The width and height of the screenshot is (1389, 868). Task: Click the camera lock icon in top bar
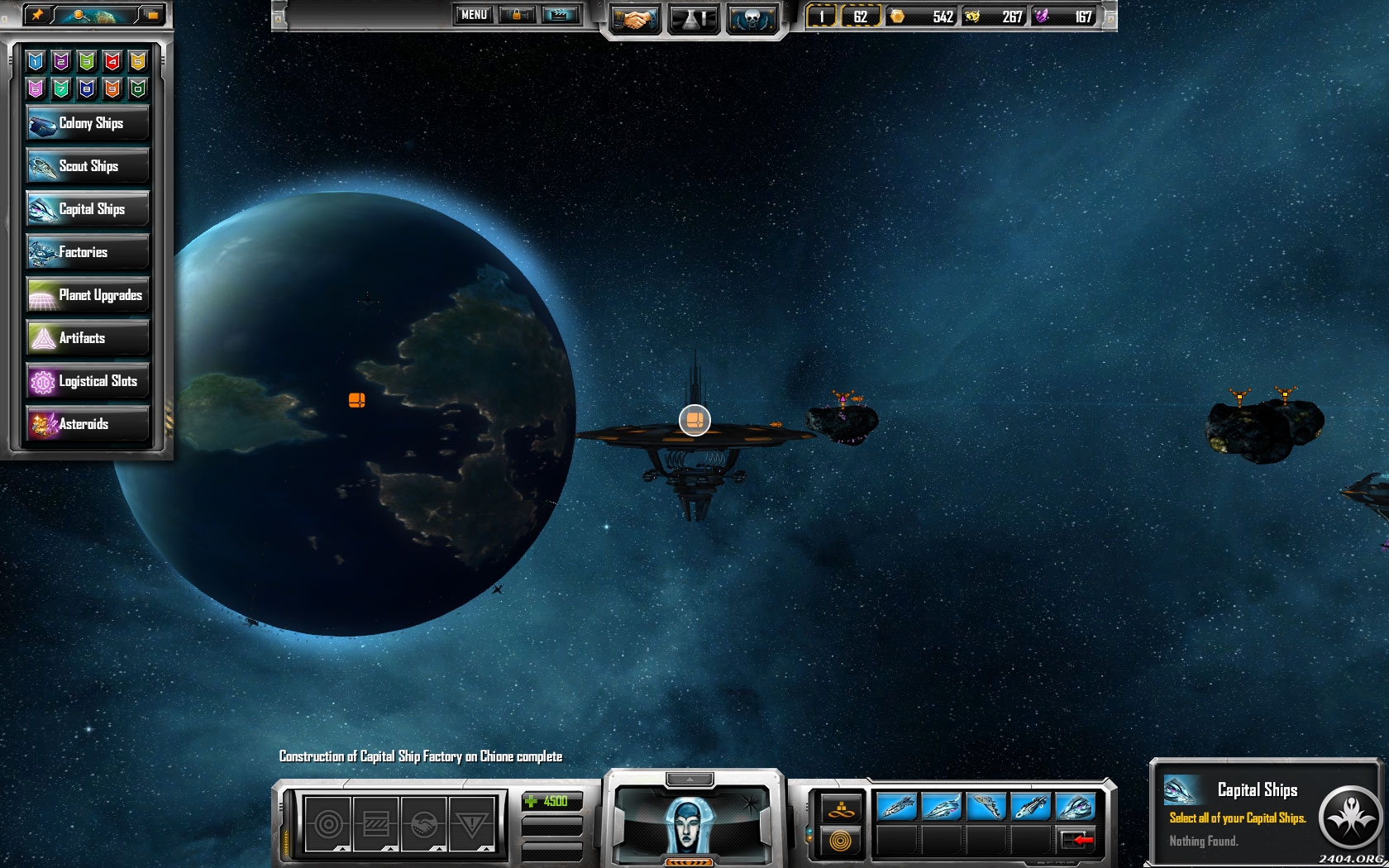click(x=518, y=15)
